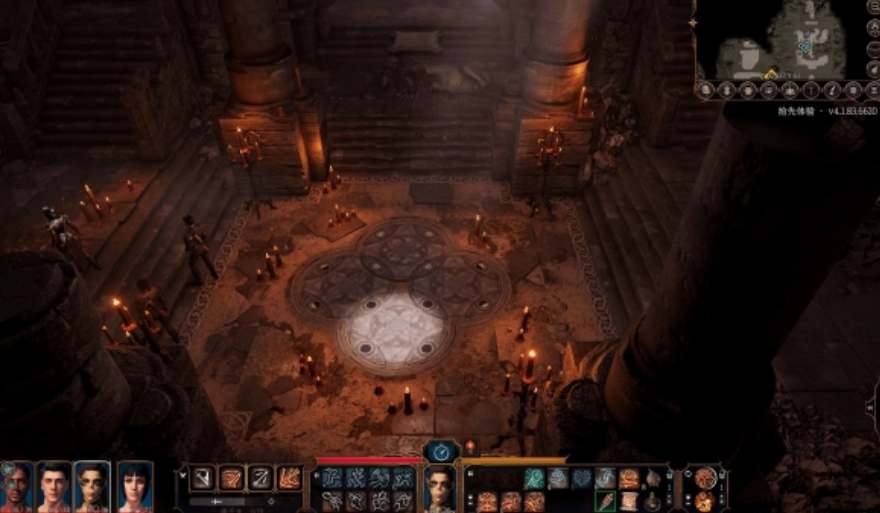Use the rolled parchment scroll in the hotbar
The width and height of the screenshot is (880, 513).
[x=629, y=500]
